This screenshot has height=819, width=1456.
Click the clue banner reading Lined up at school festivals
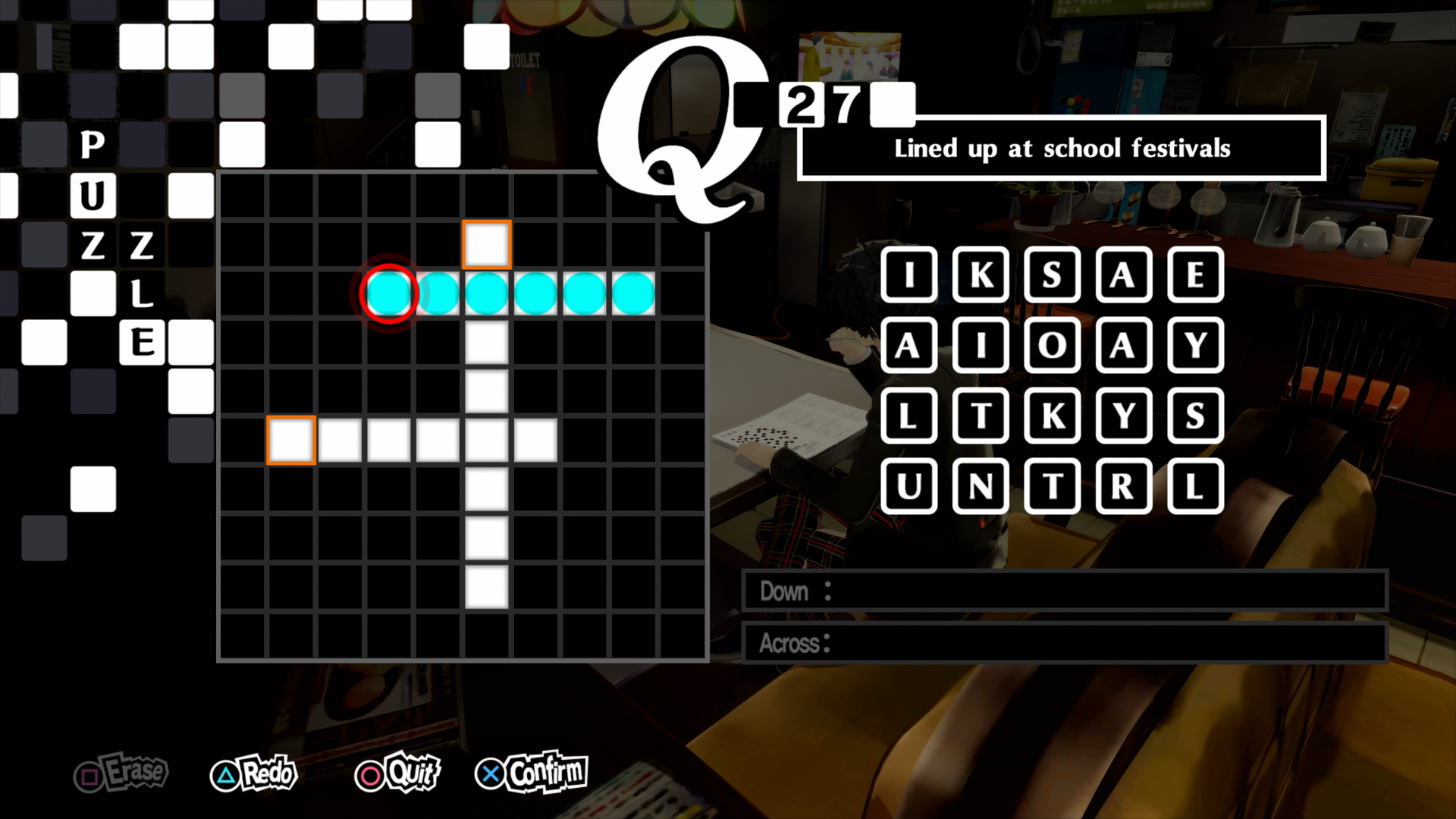tap(1062, 149)
